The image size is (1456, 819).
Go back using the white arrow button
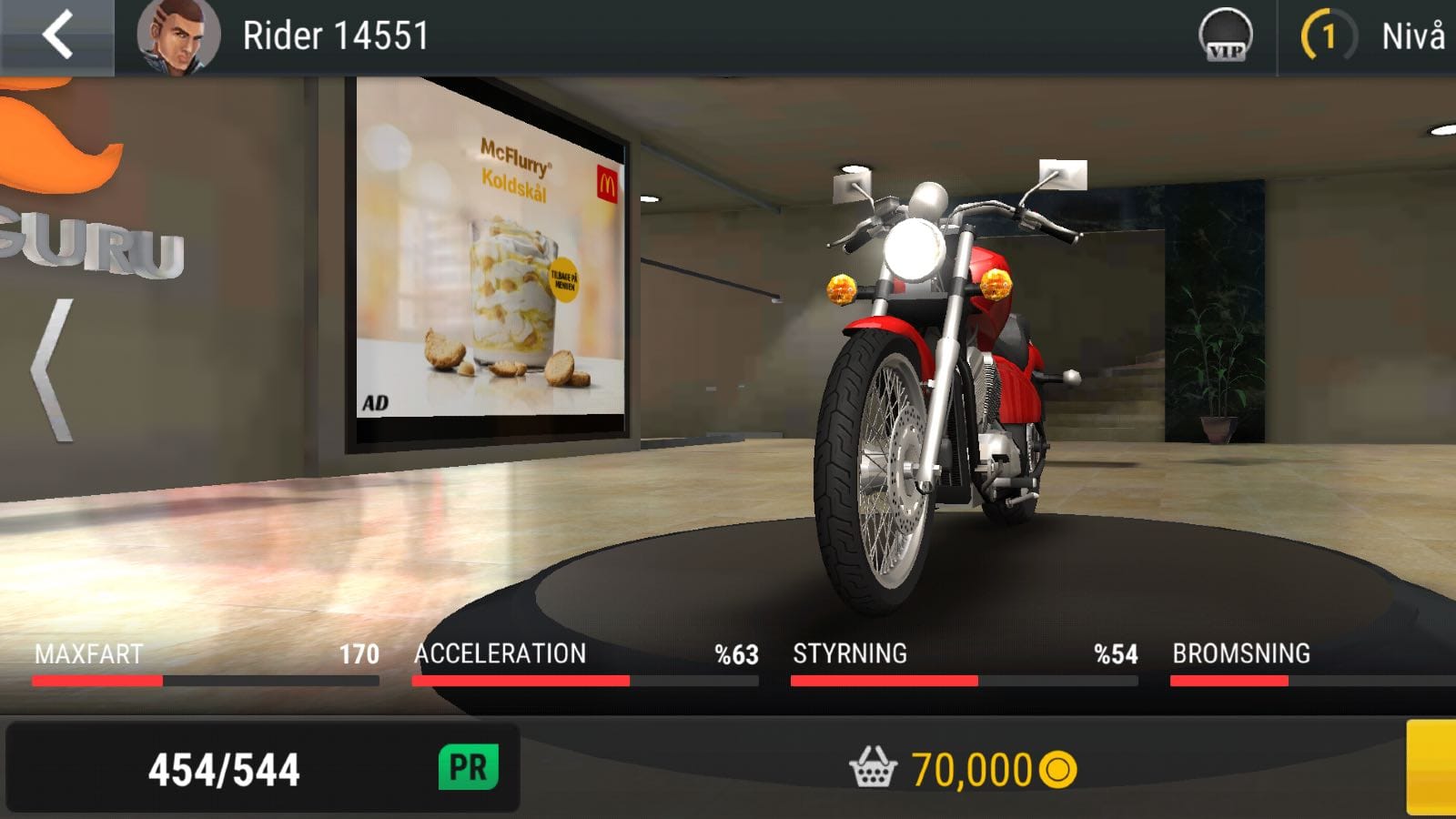56,36
